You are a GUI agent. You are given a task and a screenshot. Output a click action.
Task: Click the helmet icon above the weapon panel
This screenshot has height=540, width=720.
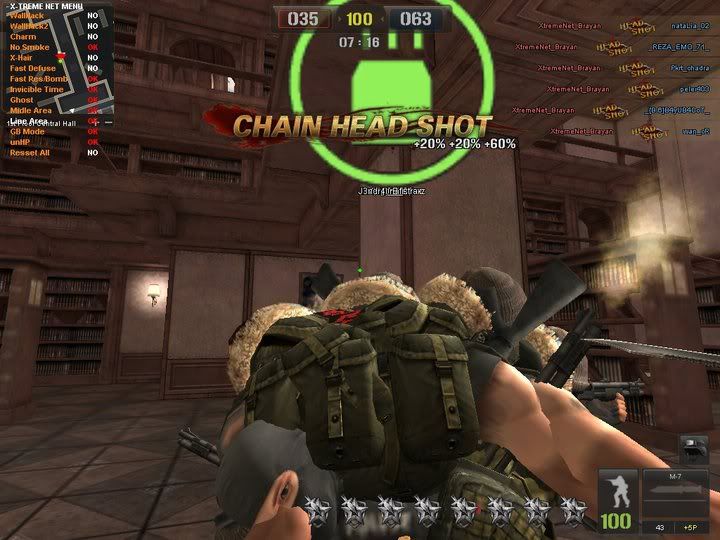point(693,449)
